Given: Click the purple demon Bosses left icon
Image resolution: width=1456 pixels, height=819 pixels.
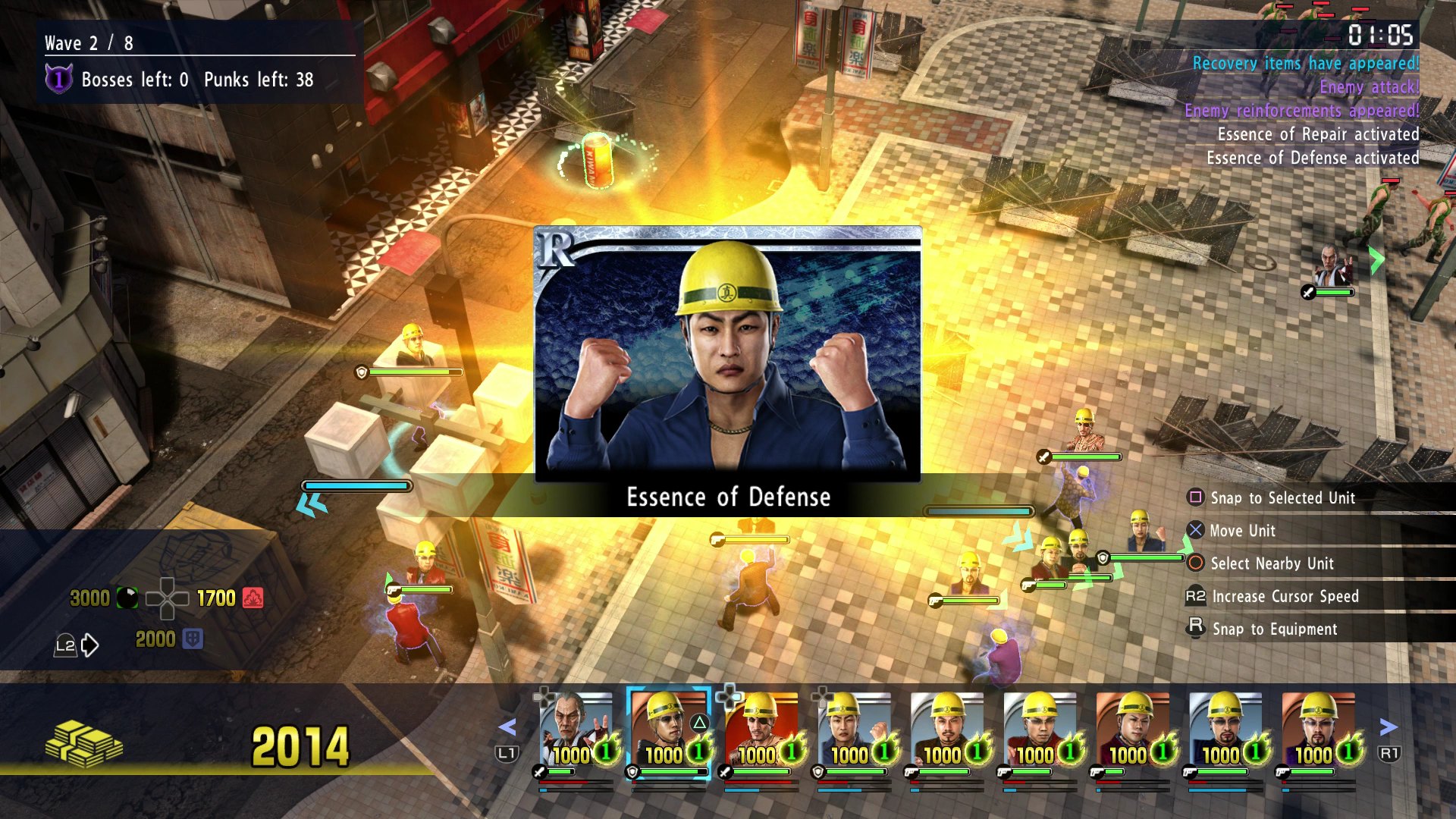Looking at the screenshot, I should (59, 78).
